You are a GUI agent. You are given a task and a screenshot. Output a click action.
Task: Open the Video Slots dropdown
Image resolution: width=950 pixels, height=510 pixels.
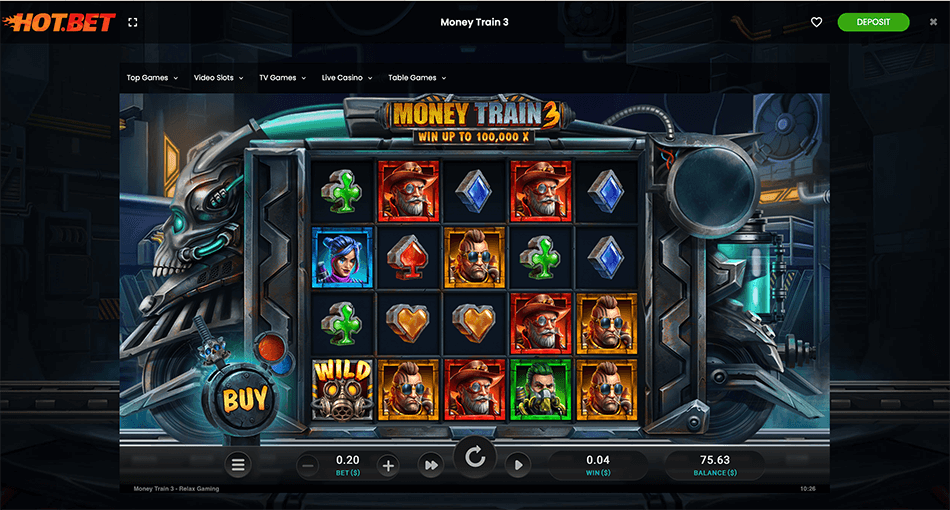[218, 78]
